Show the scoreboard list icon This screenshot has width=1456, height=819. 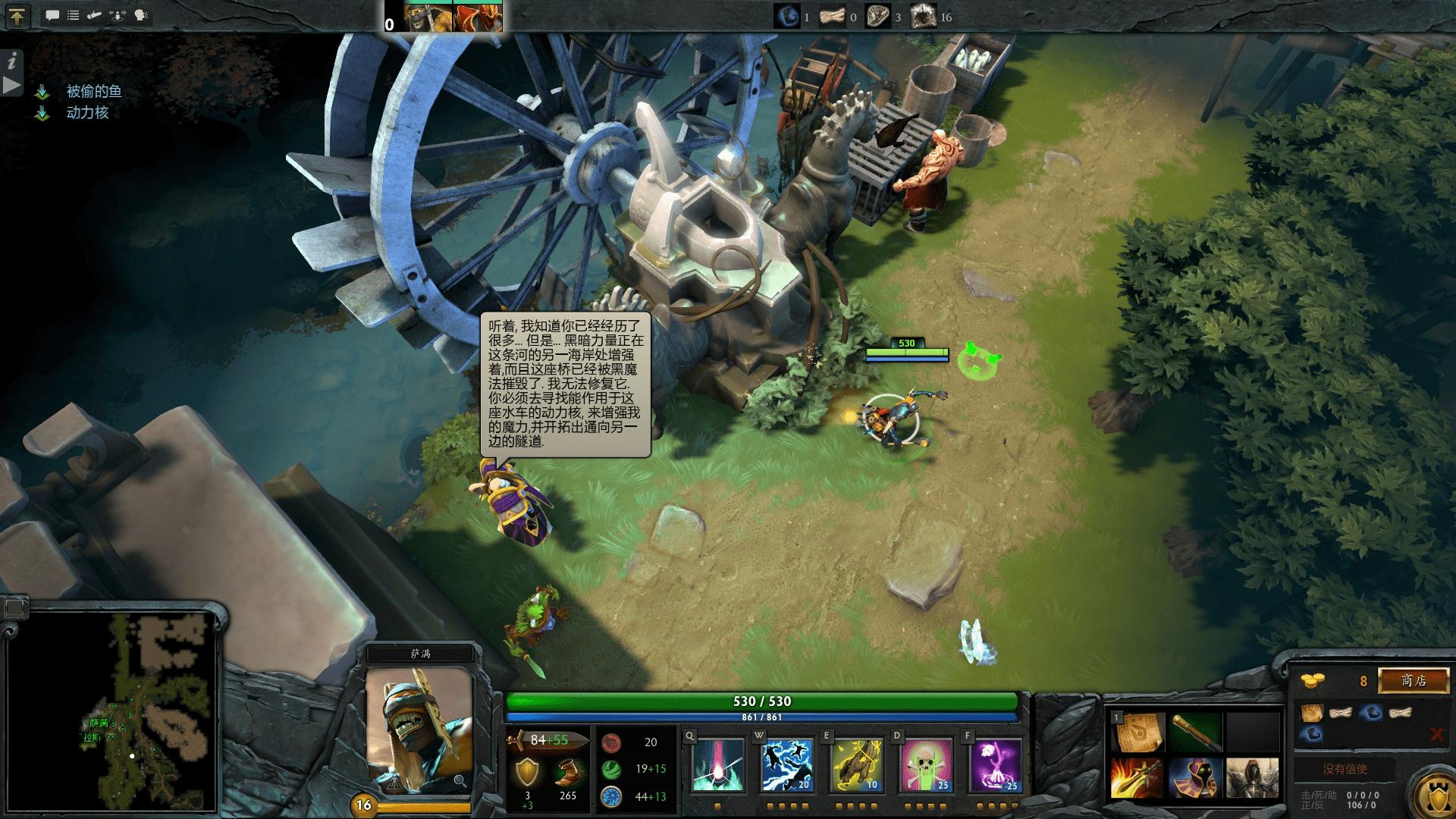74,15
